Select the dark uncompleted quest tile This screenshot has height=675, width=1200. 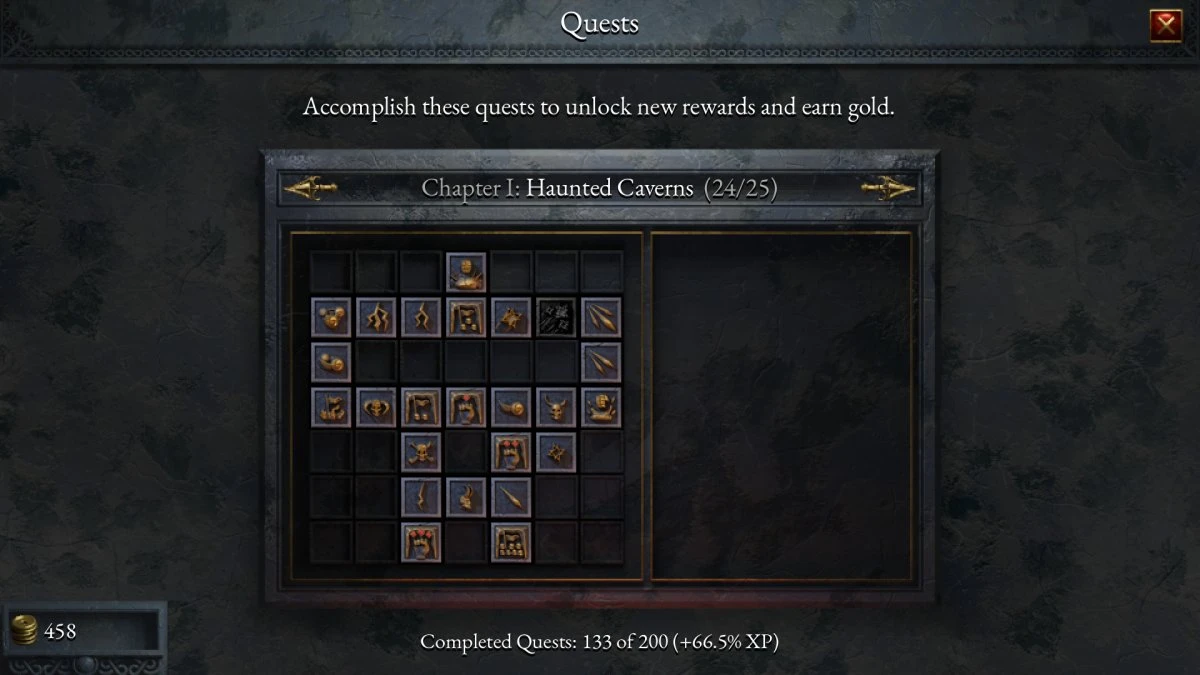tap(556, 317)
